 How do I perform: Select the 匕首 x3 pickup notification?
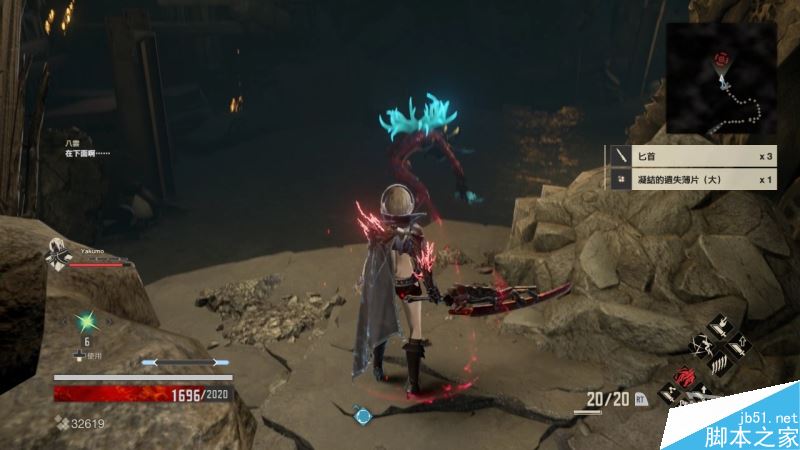(x=692, y=157)
